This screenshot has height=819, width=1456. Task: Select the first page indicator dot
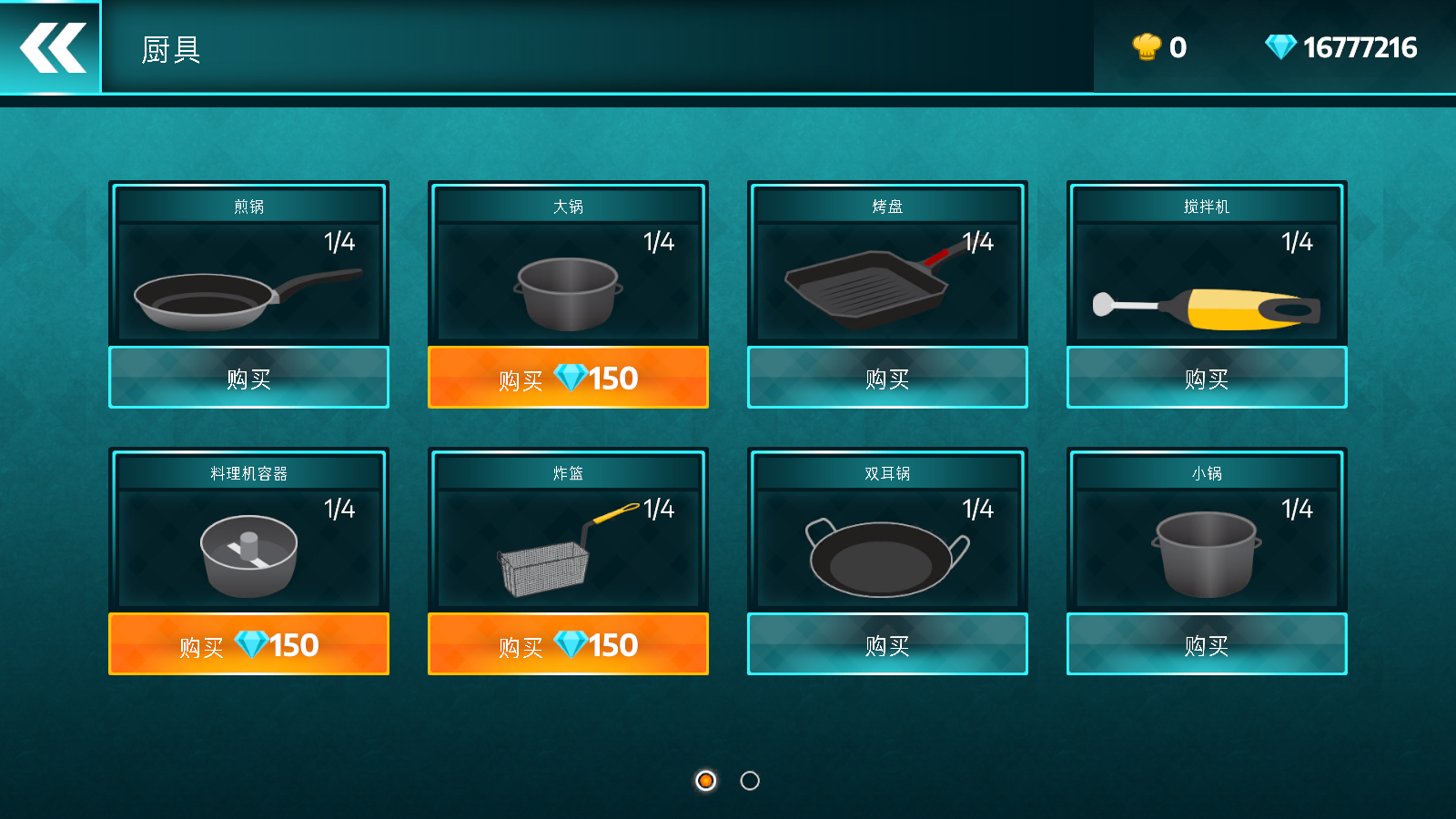[x=705, y=781]
